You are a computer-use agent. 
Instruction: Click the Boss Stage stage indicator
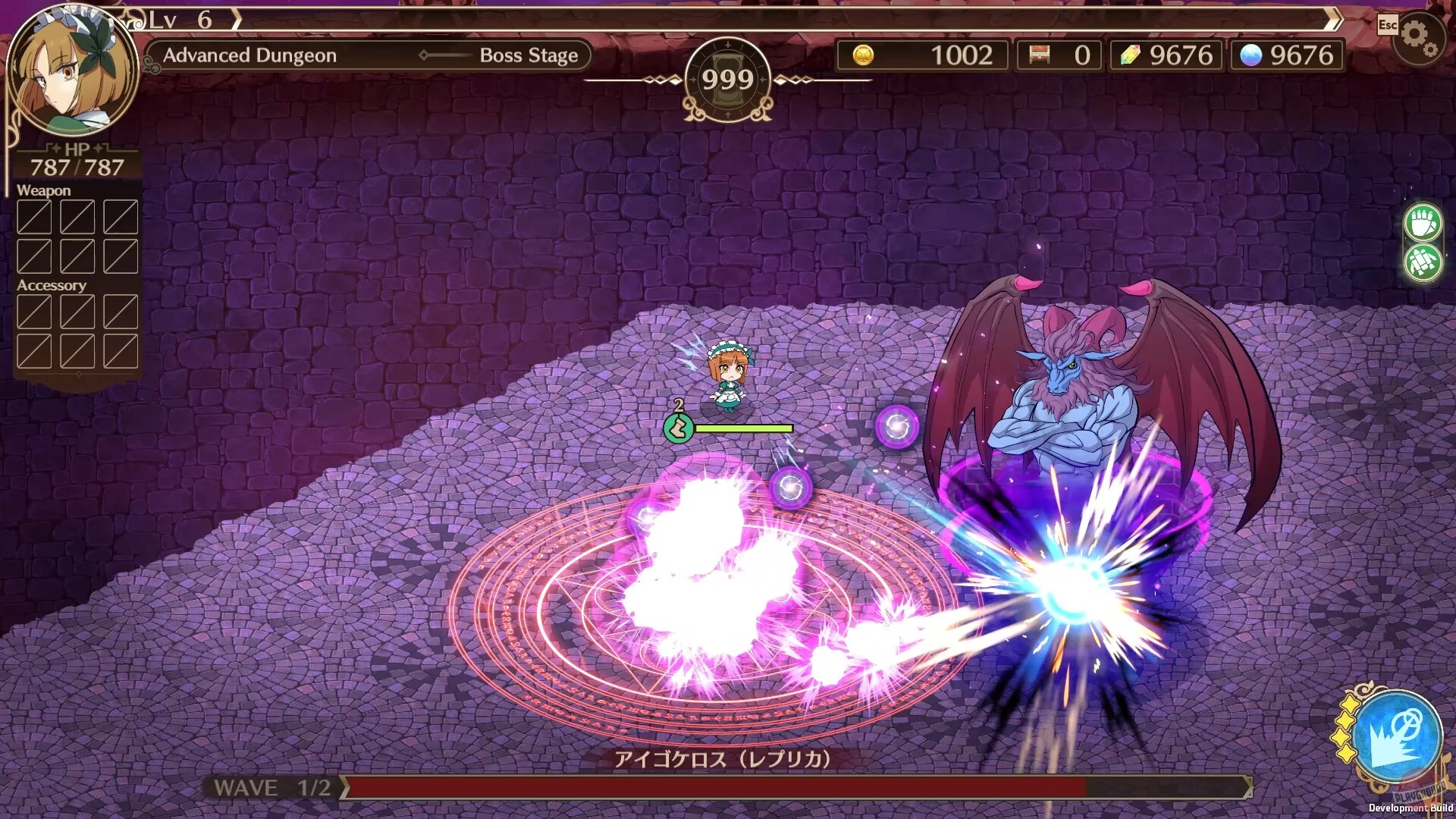(x=529, y=55)
